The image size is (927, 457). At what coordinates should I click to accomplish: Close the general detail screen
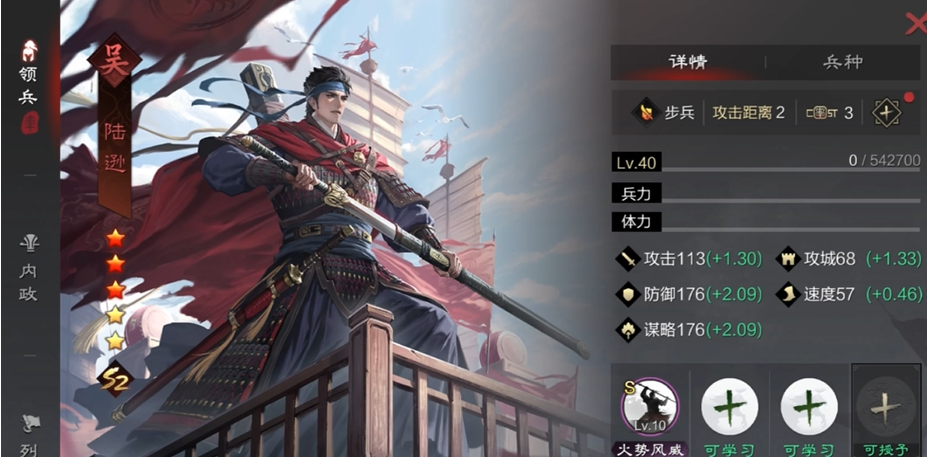pos(914,24)
